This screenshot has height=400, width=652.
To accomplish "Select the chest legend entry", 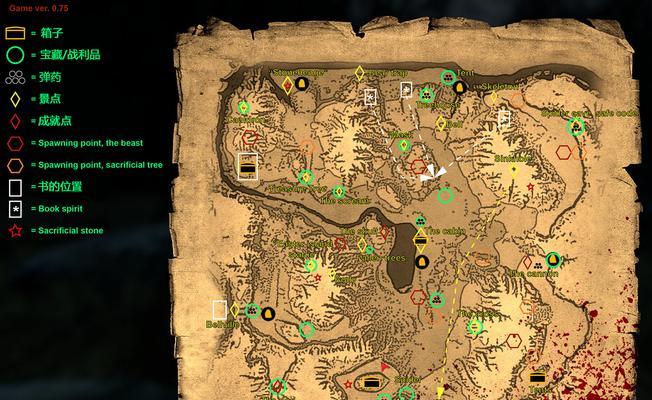I will tap(15, 33).
